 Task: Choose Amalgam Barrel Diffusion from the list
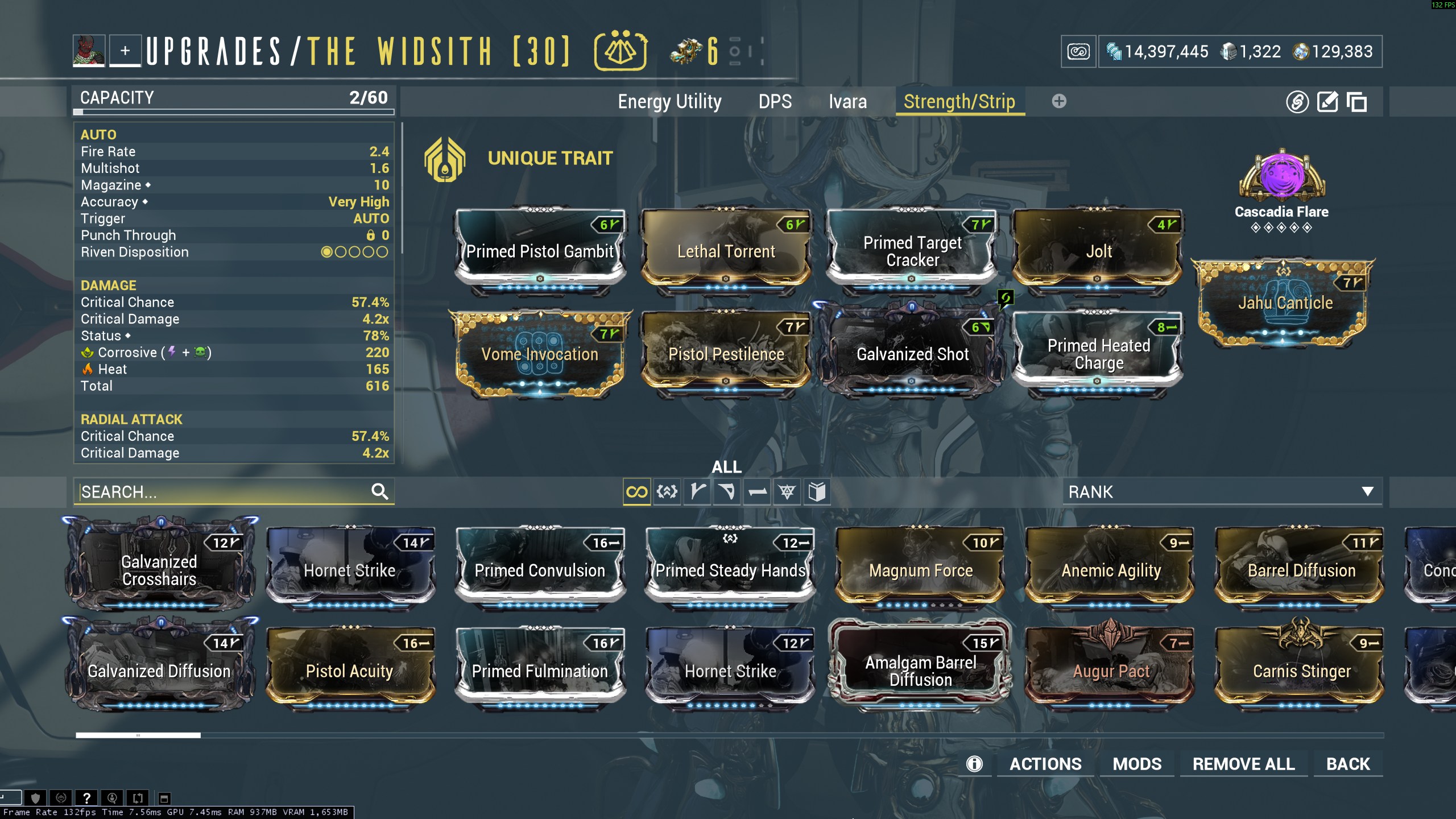click(920, 671)
